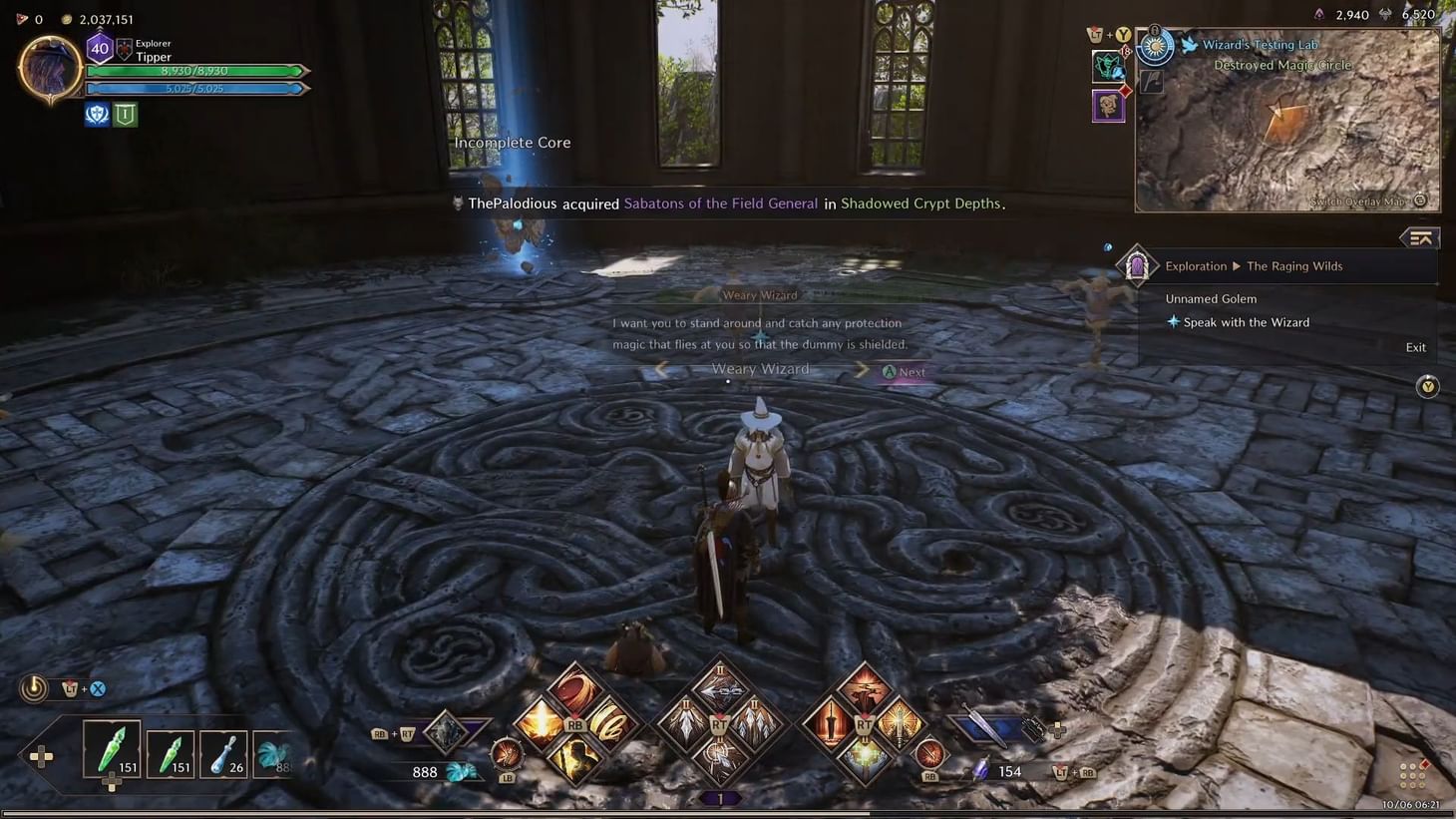This screenshot has height=819, width=1456.
Task: Expand the Exploration breadcrumb chevron
Action: (1238, 265)
